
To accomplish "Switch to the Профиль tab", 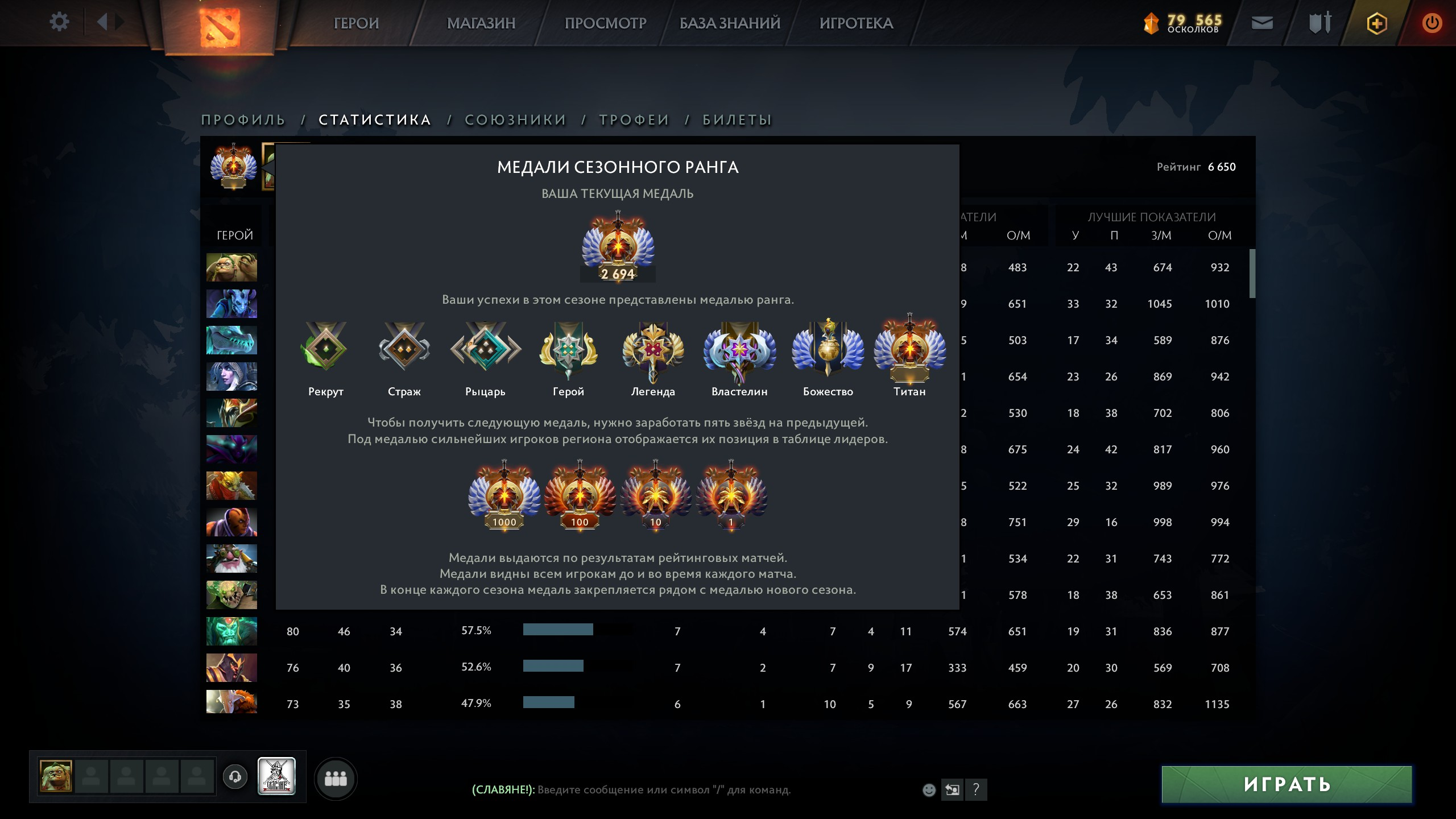I will click(243, 120).
